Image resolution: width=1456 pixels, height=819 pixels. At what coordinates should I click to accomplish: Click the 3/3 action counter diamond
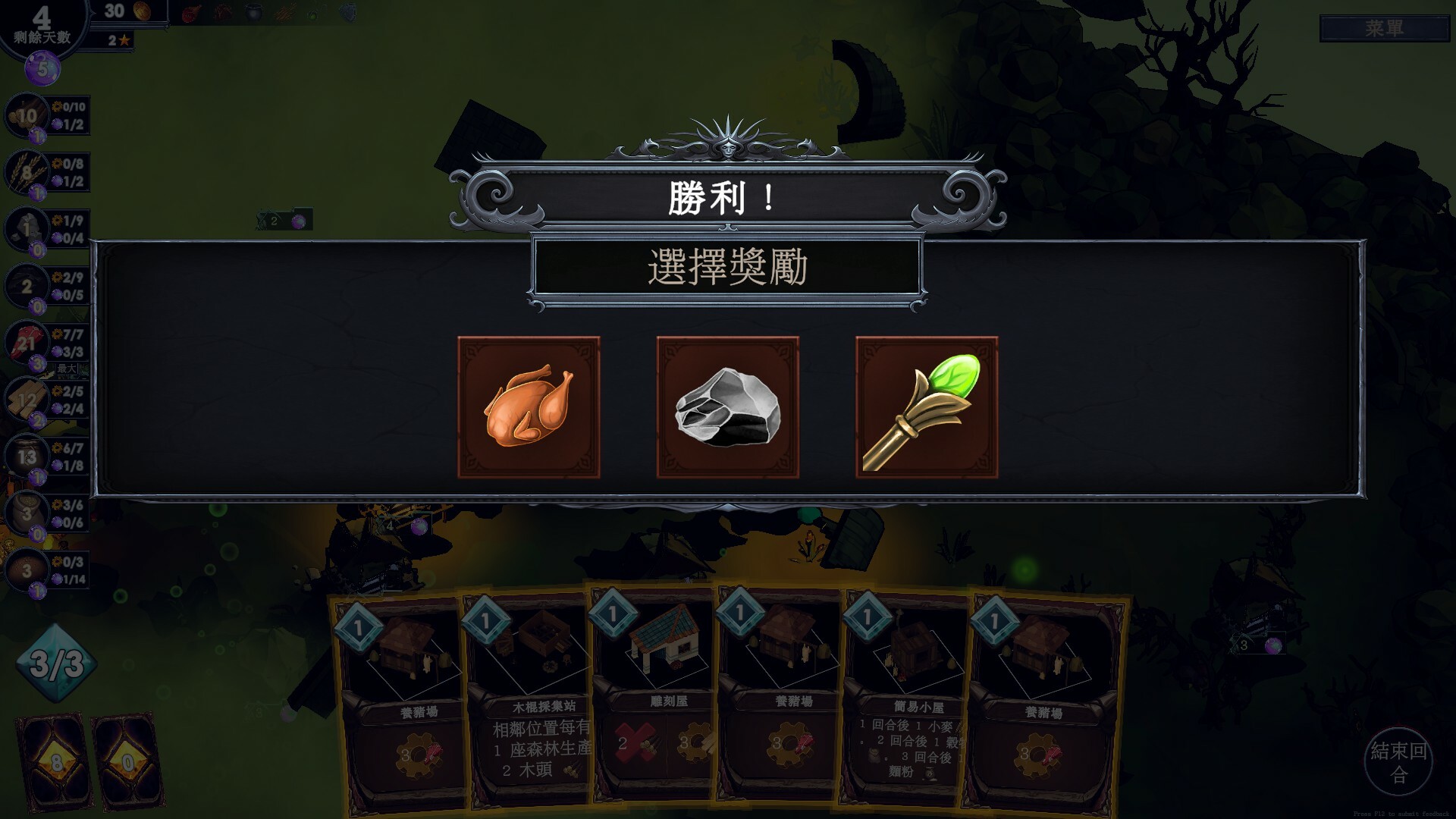pos(55,661)
